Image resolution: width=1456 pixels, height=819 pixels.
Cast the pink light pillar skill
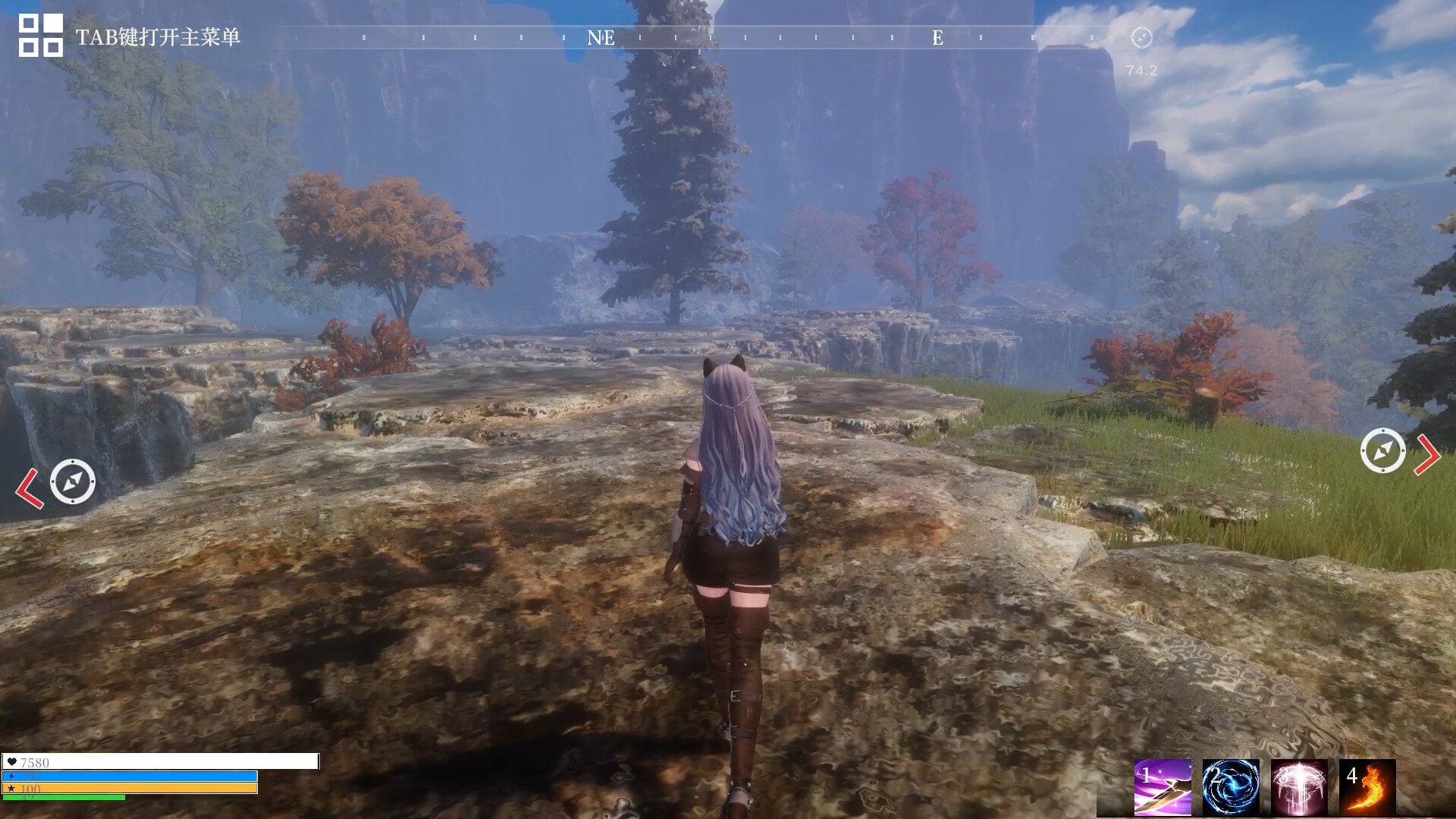1298,787
